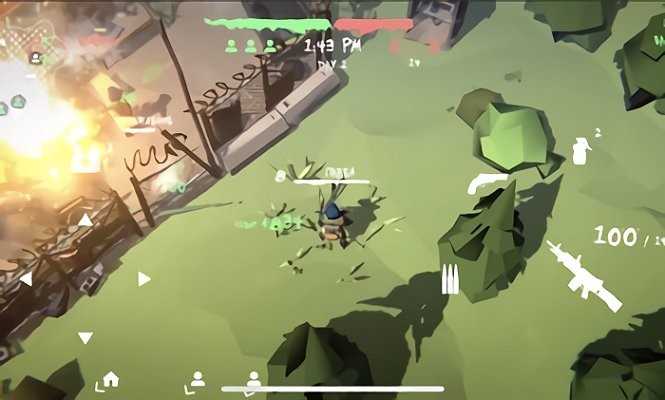
Task: Tap the up arrow movement control
Action: click(x=85, y=220)
